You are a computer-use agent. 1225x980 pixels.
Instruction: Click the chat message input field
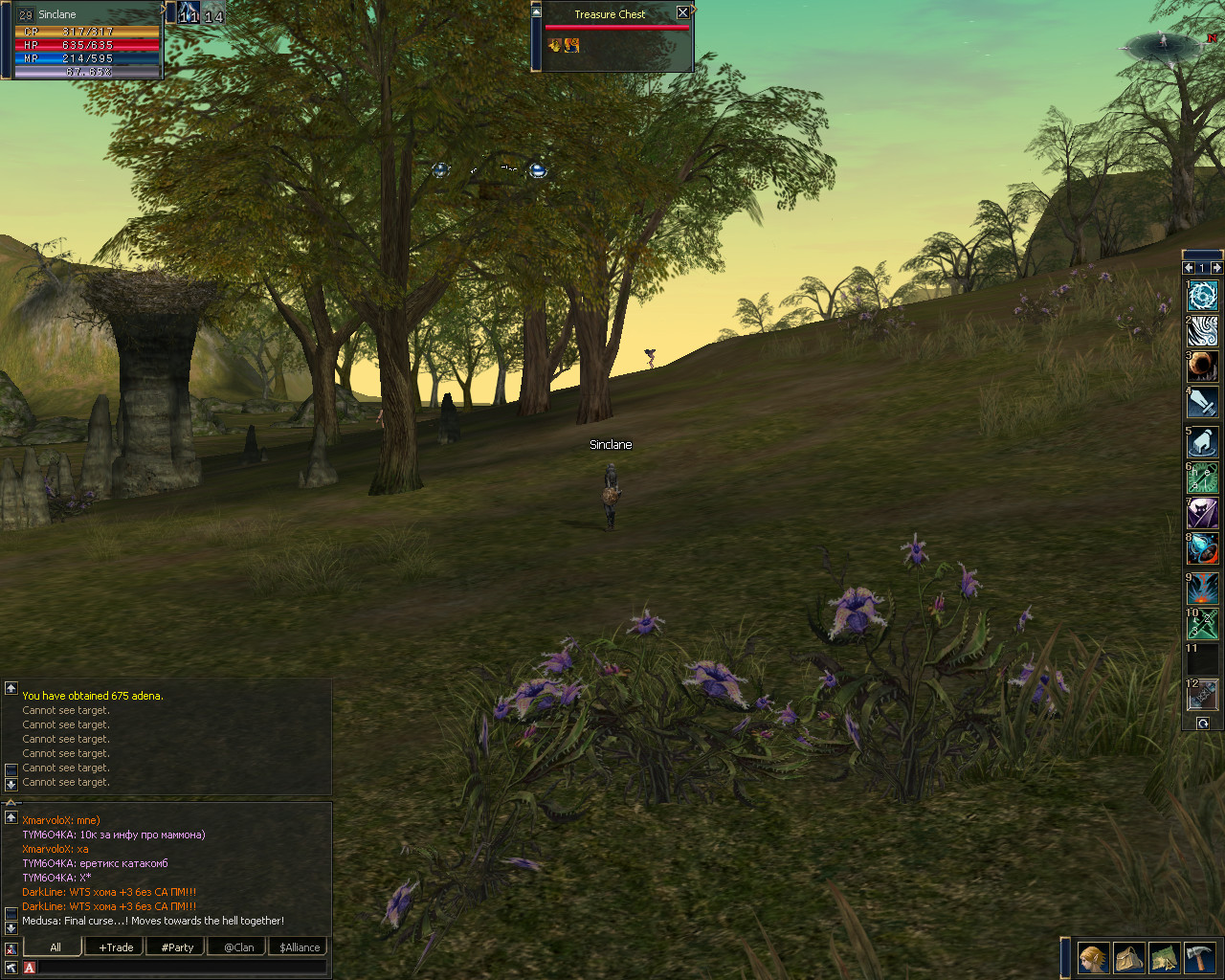coord(180,968)
